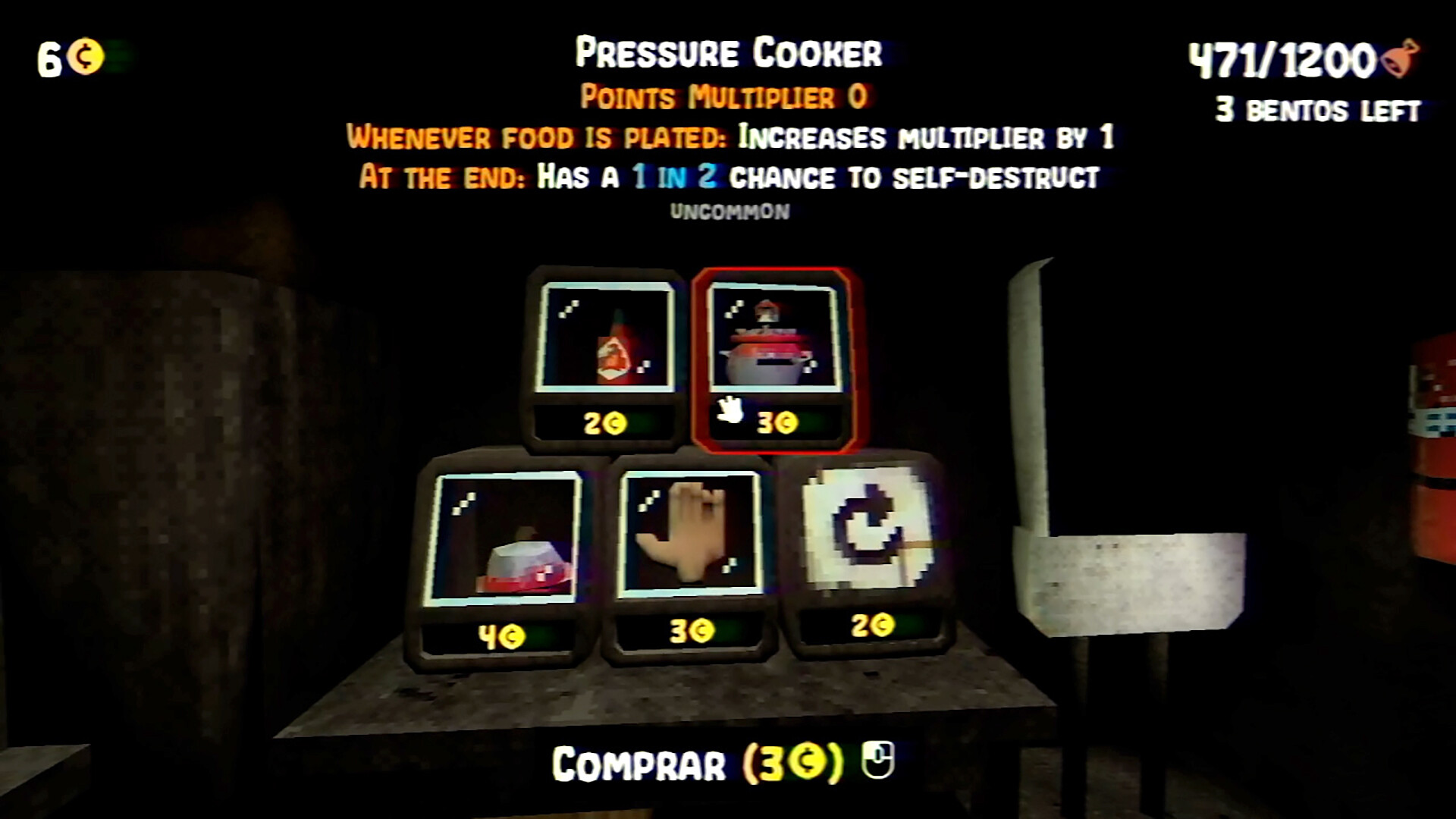This screenshot has width=1456, height=819.
Task: Click the 2-coin price tag under the hot sauce
Action: 603,422
